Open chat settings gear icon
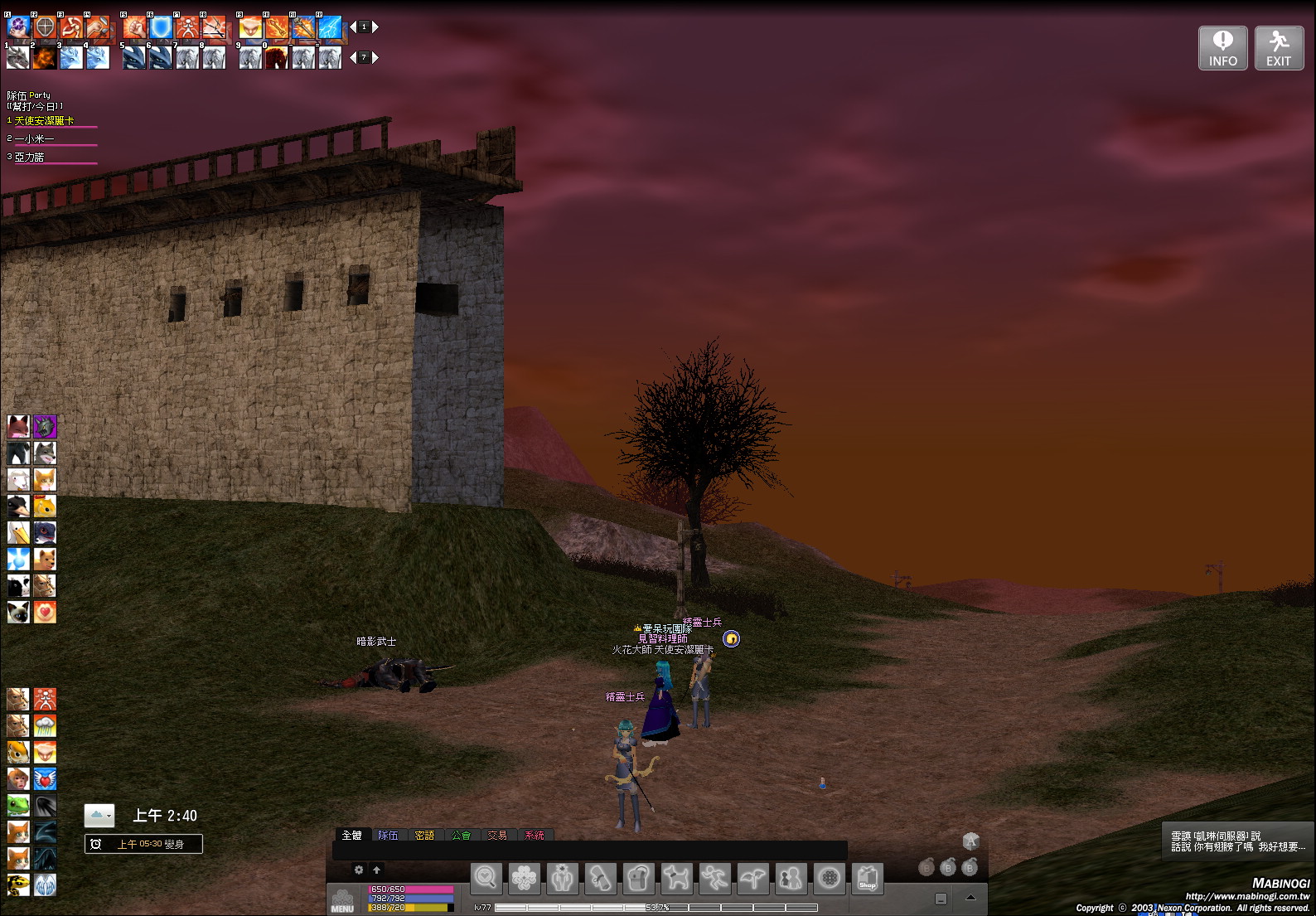 click(359, 870)
